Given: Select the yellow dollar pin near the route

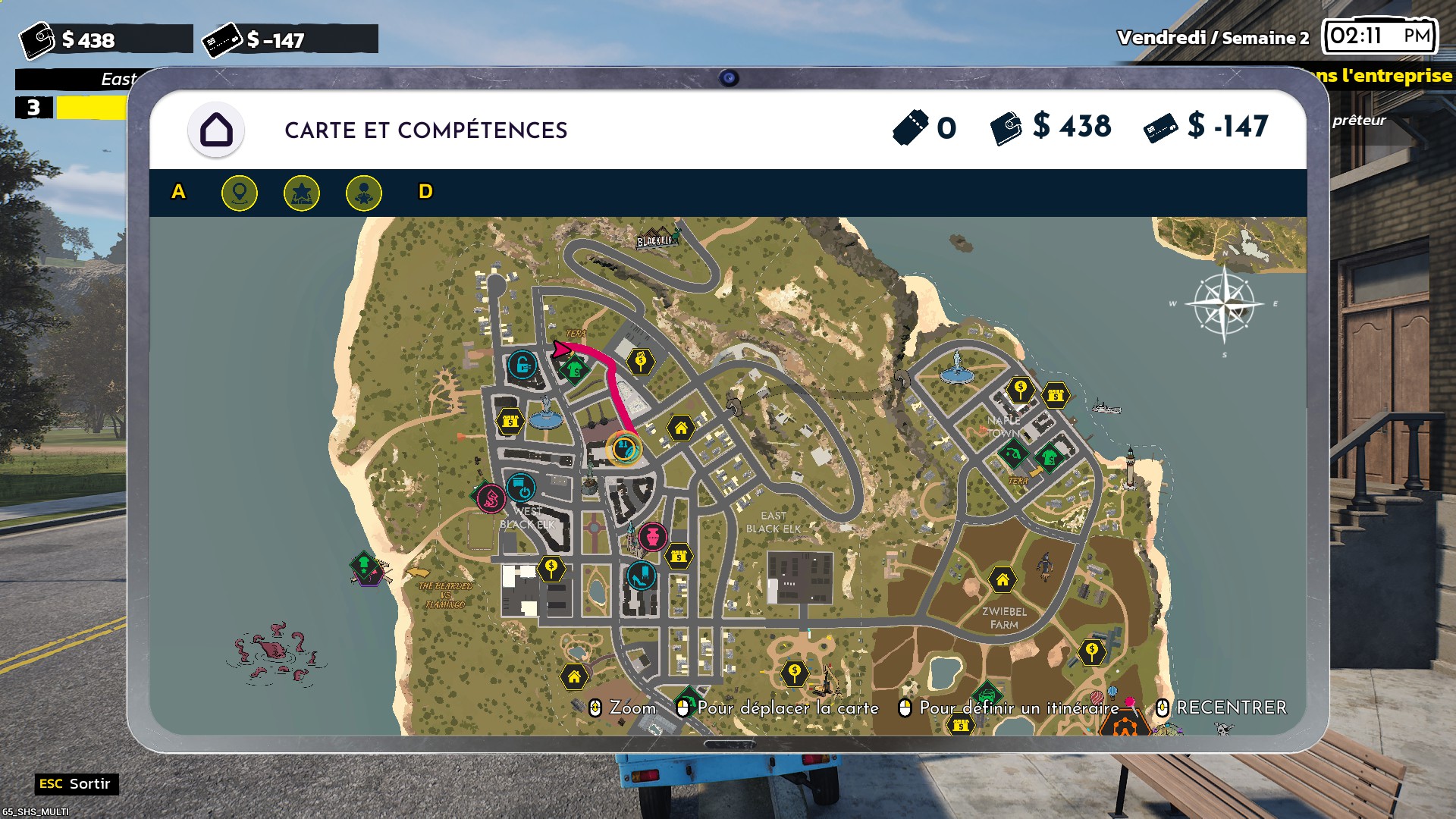Looking at the screenshot, I should click(641, 361).
